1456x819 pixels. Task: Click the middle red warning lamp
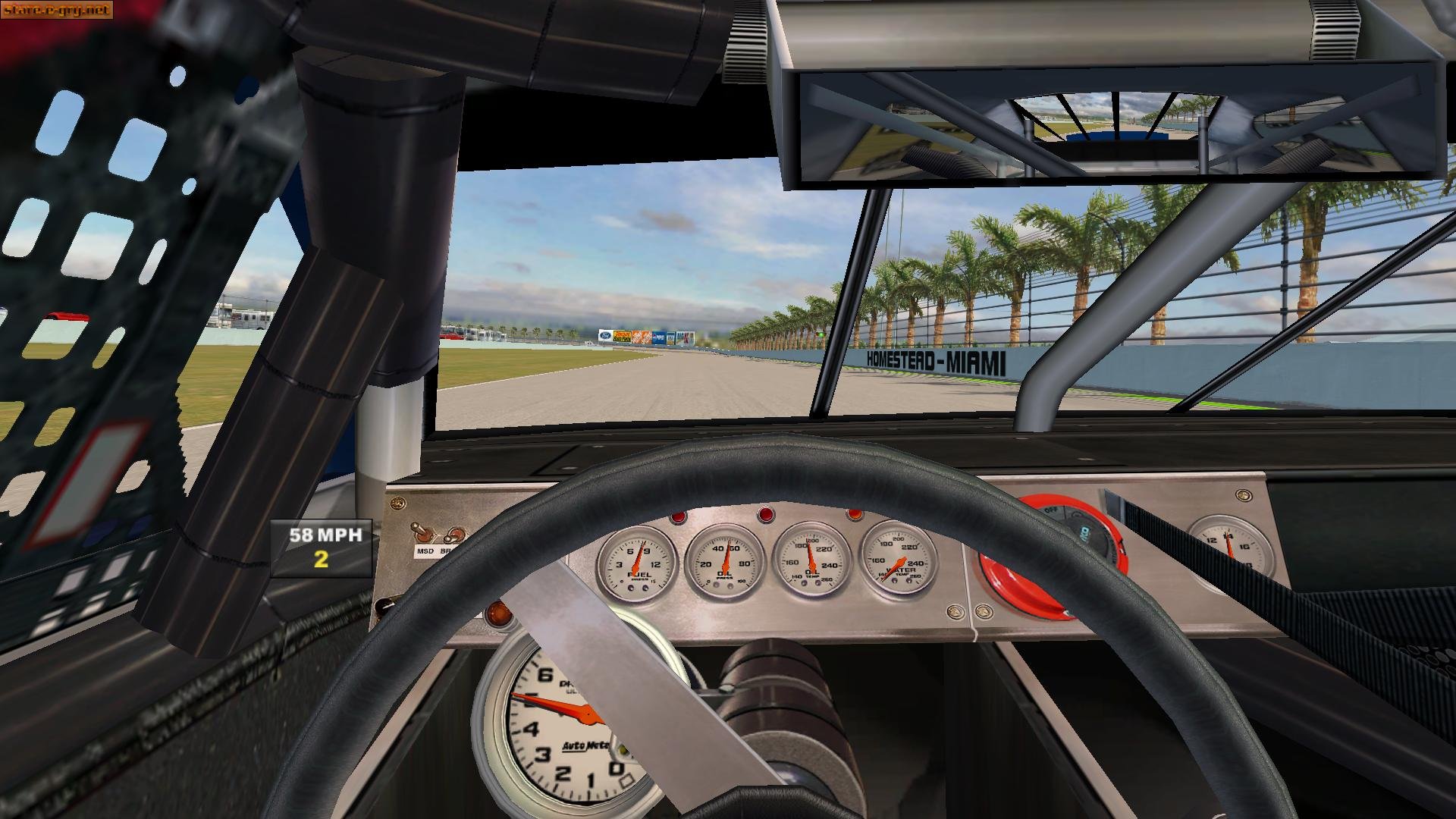(767, 514)
